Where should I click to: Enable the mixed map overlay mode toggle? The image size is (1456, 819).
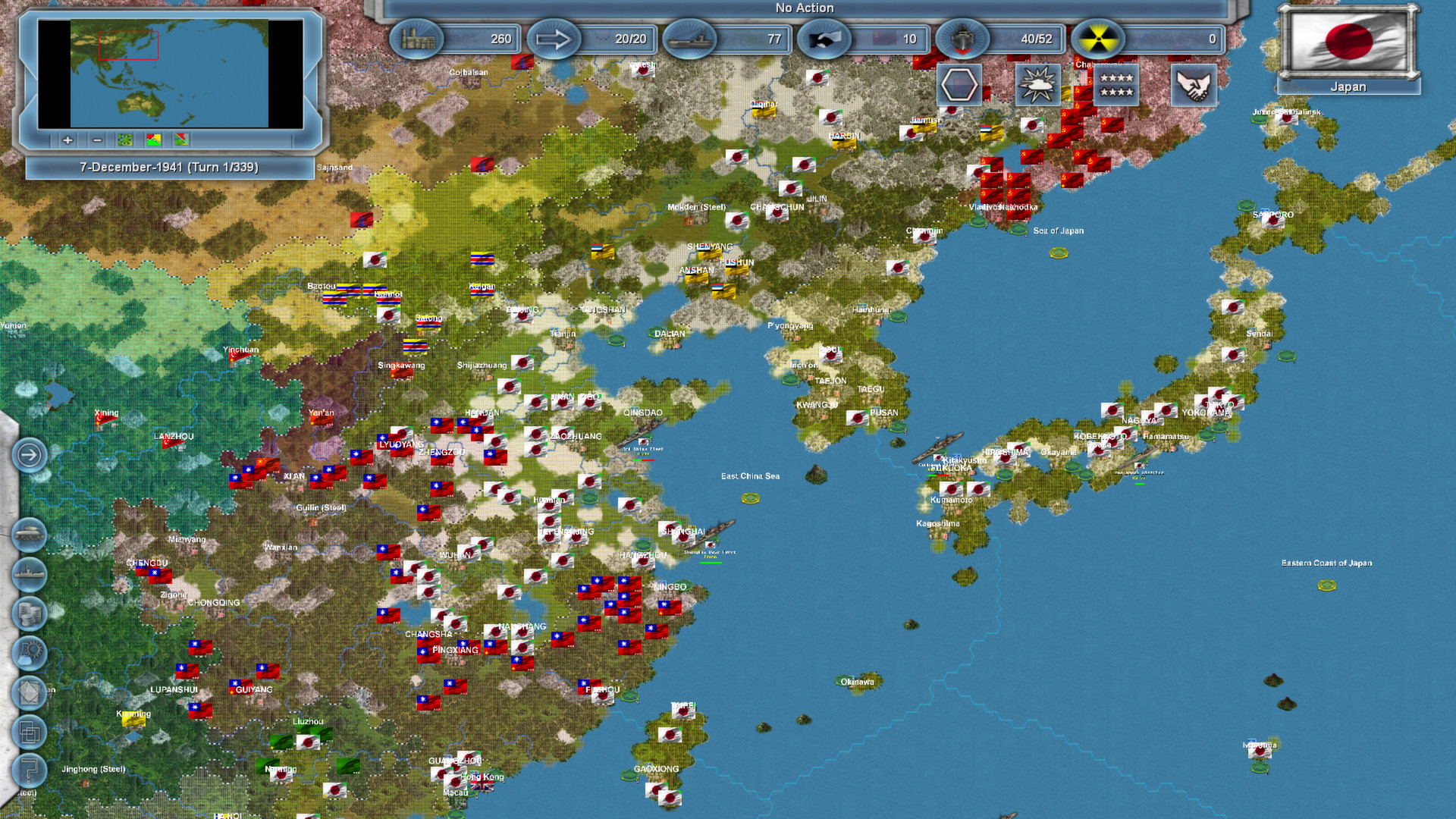[181, 140]
